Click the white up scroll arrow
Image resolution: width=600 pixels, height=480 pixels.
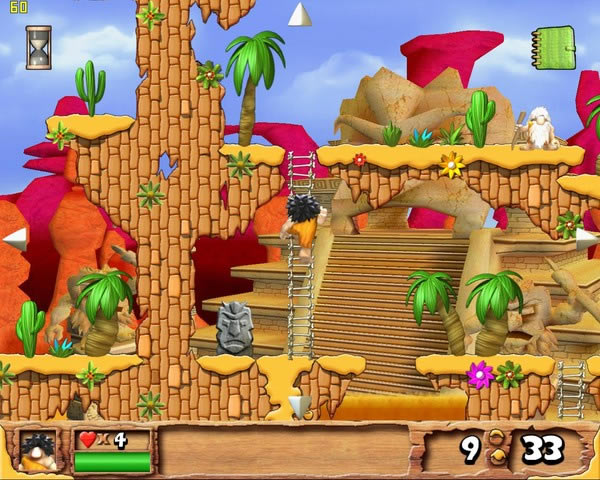(300, 15)
